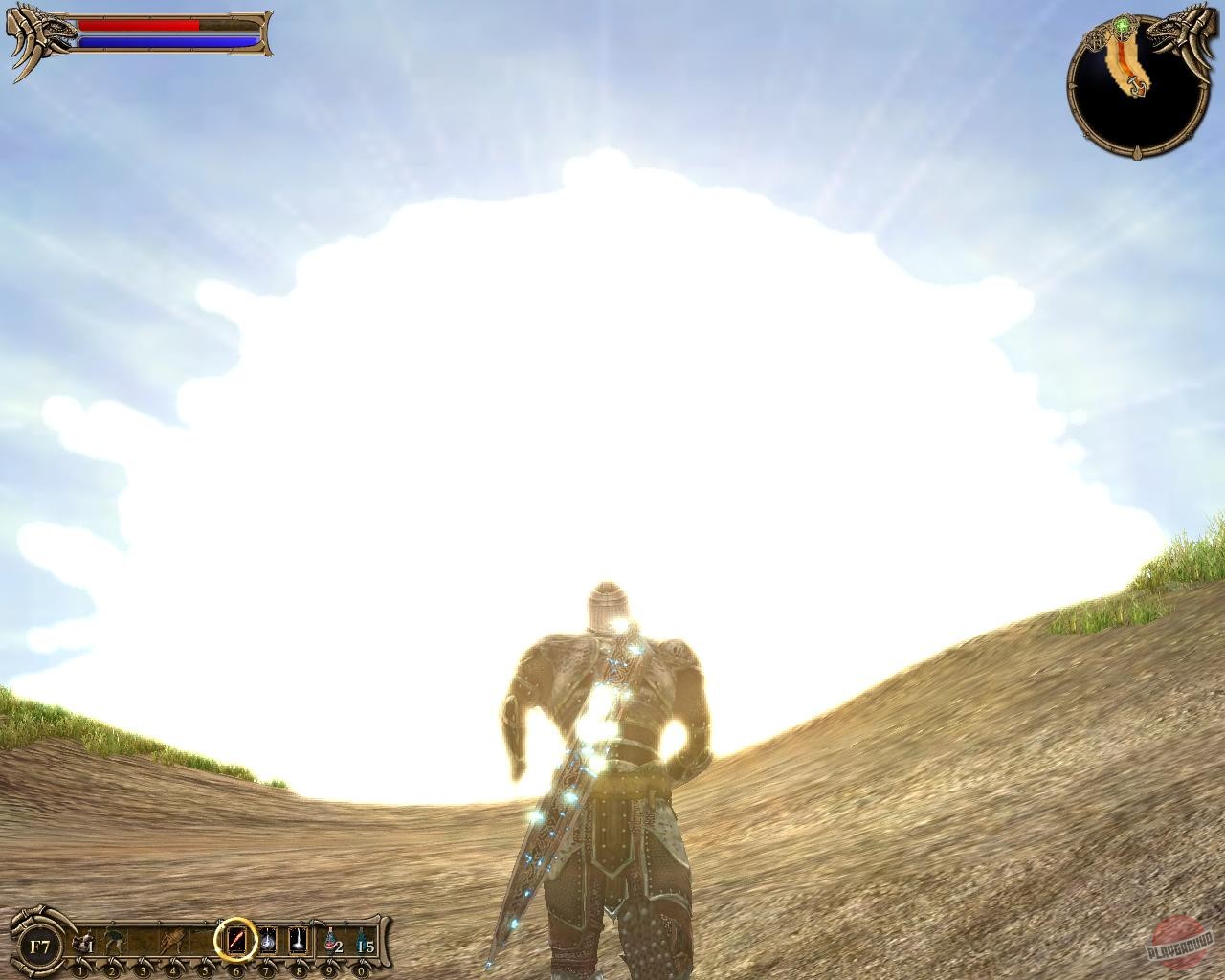
Task: Equip the armor item in slot 1
Action: pyautogui.click(x=80, y=942)
